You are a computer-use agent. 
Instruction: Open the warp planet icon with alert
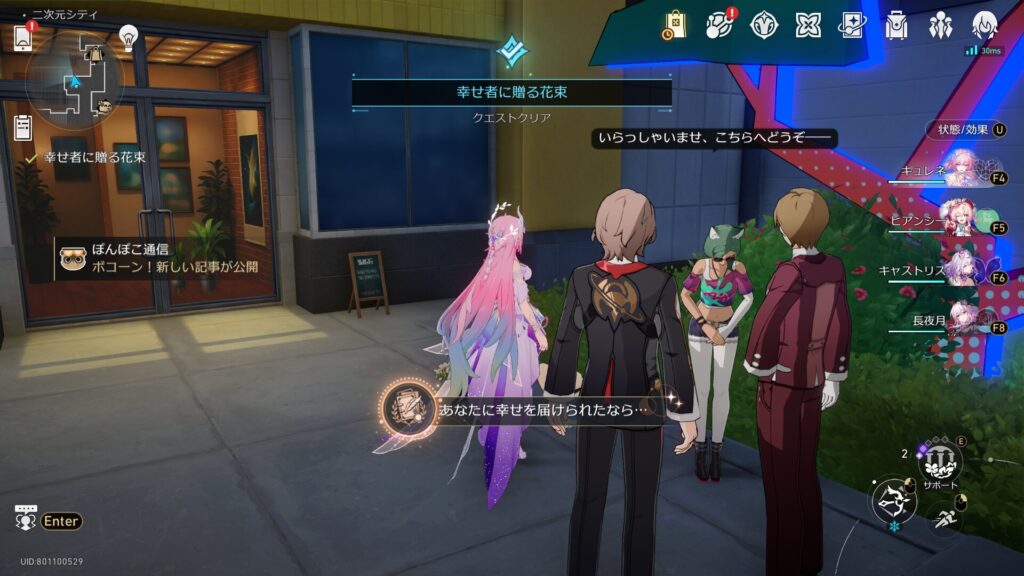pyautogui.click(x=719, y=24)
